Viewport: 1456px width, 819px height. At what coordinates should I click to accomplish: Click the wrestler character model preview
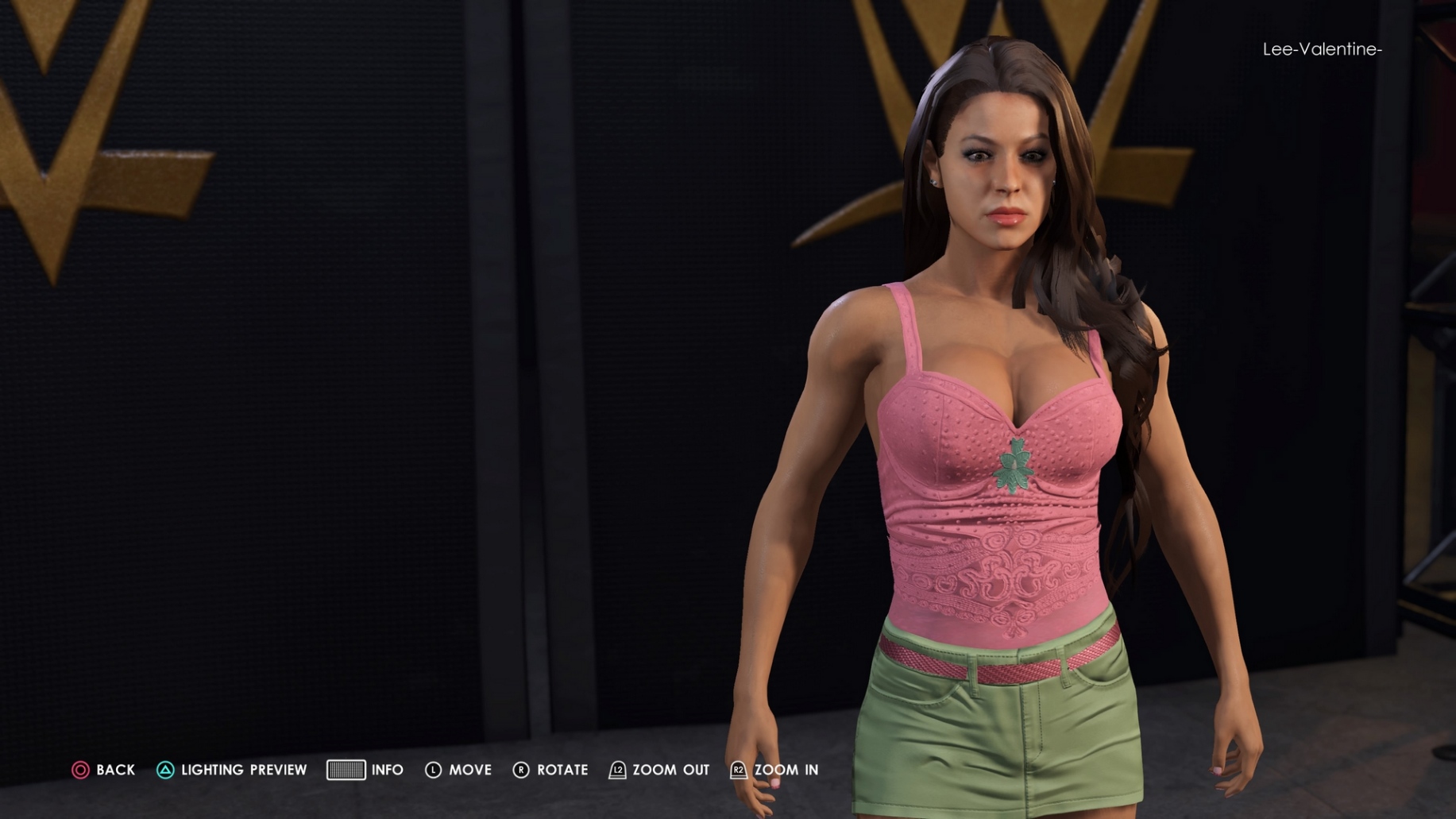click(x=977, y=437)
